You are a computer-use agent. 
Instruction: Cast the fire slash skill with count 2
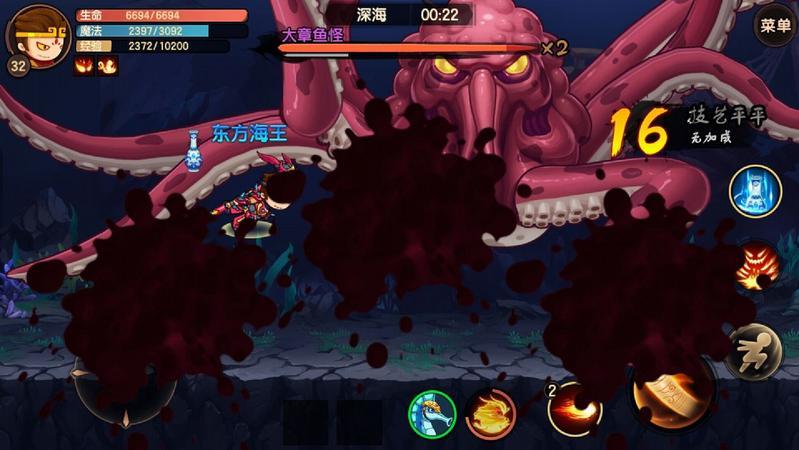point(575,407)
